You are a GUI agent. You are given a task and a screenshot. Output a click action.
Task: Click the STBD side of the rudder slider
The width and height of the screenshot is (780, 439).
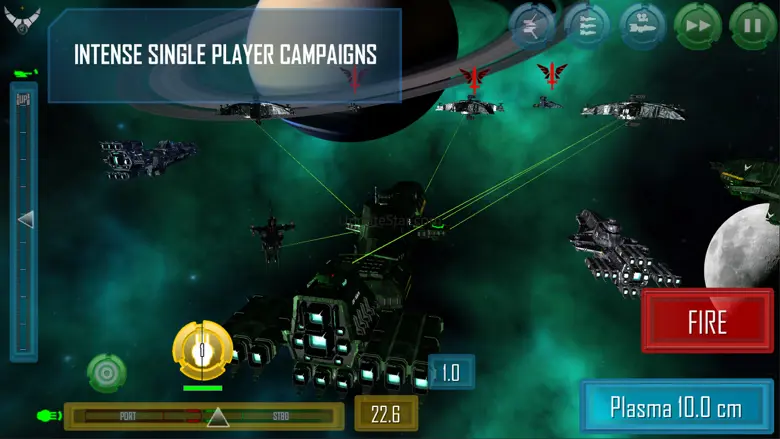coord(282,416)
